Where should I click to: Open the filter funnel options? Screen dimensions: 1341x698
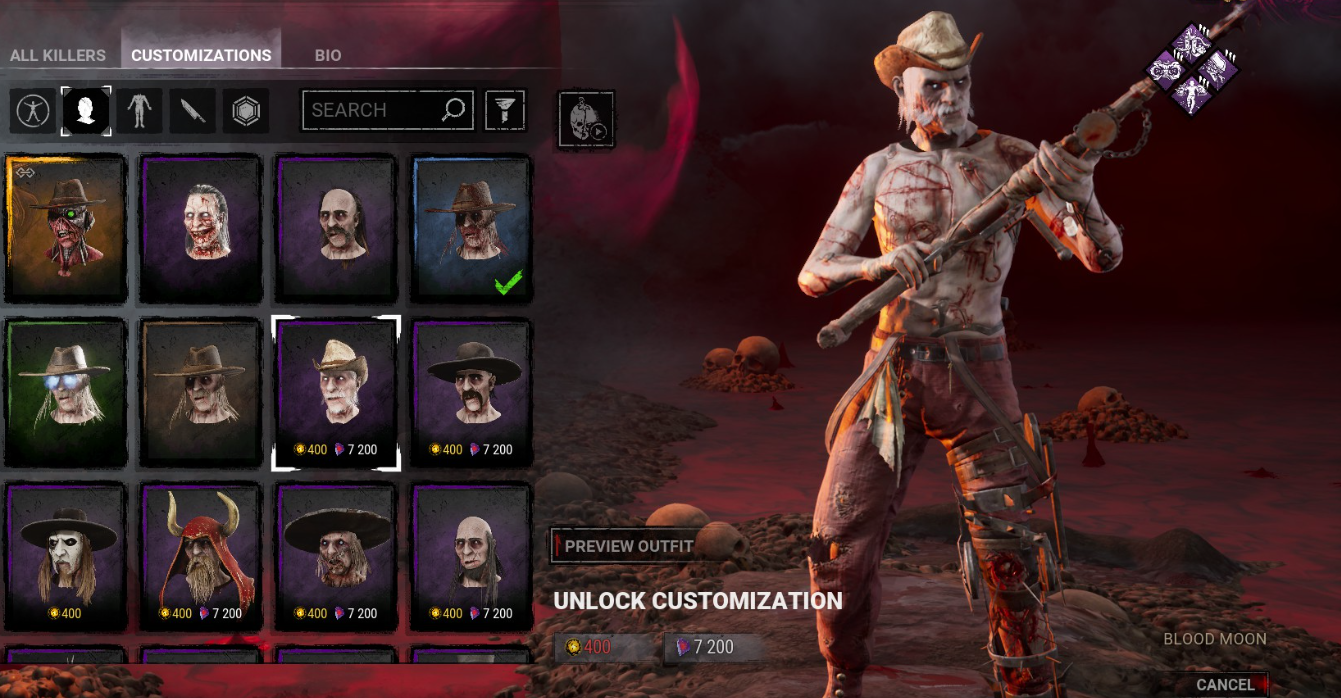point(505,110)
